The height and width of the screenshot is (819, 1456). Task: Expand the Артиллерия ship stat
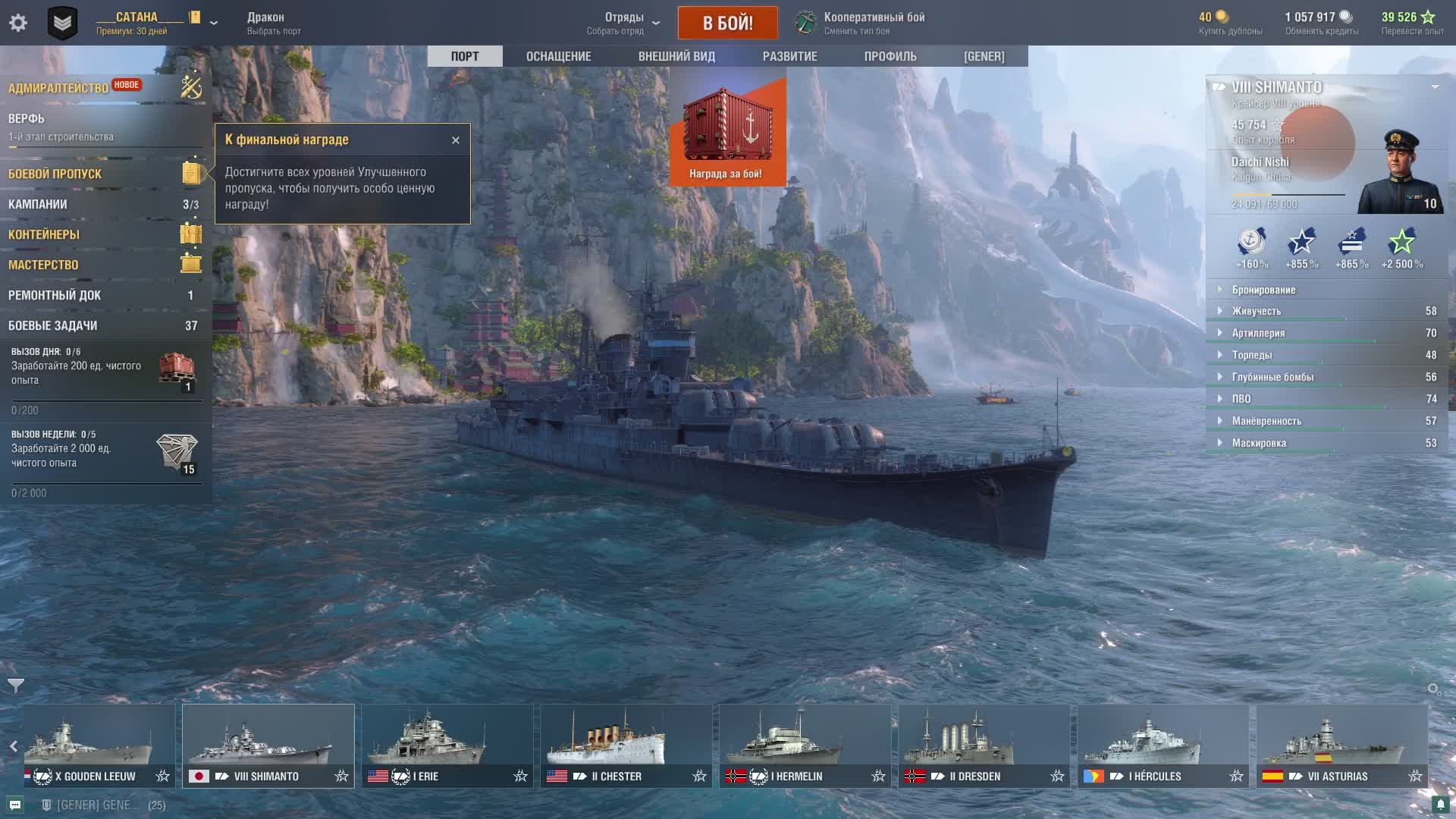point(1258,333)
